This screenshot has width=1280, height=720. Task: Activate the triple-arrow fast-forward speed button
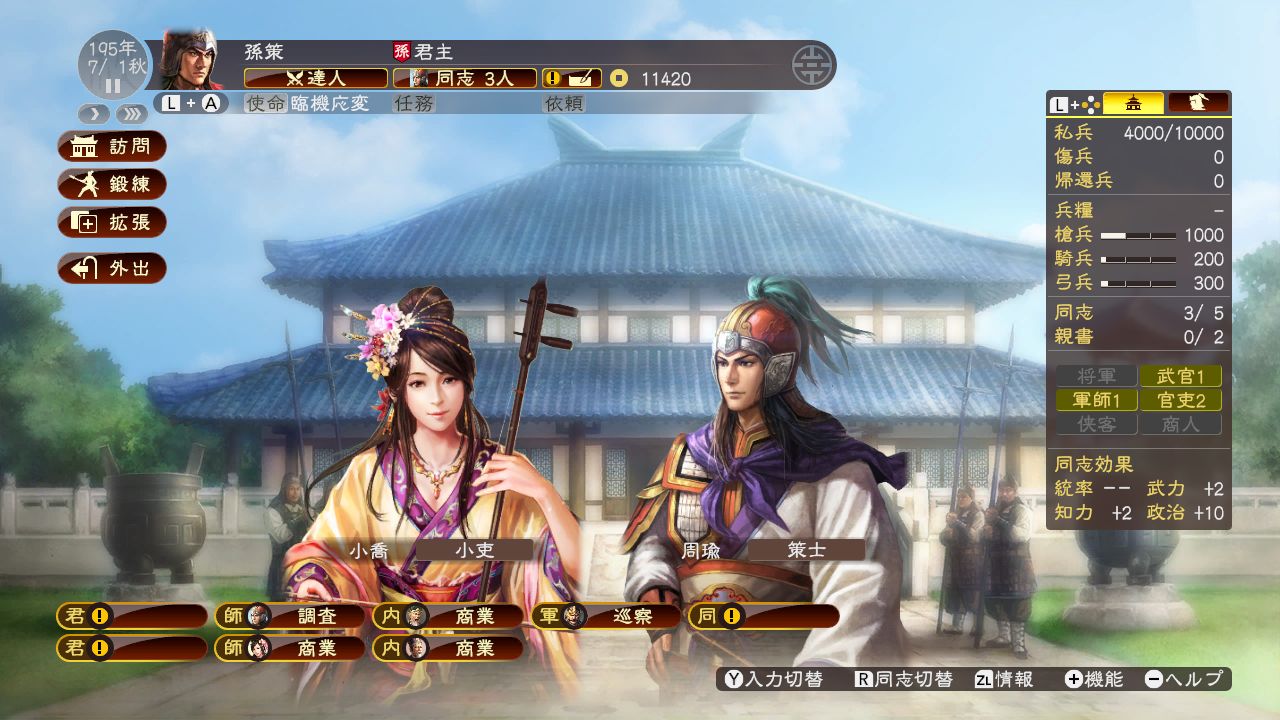[x=131, y=113]
